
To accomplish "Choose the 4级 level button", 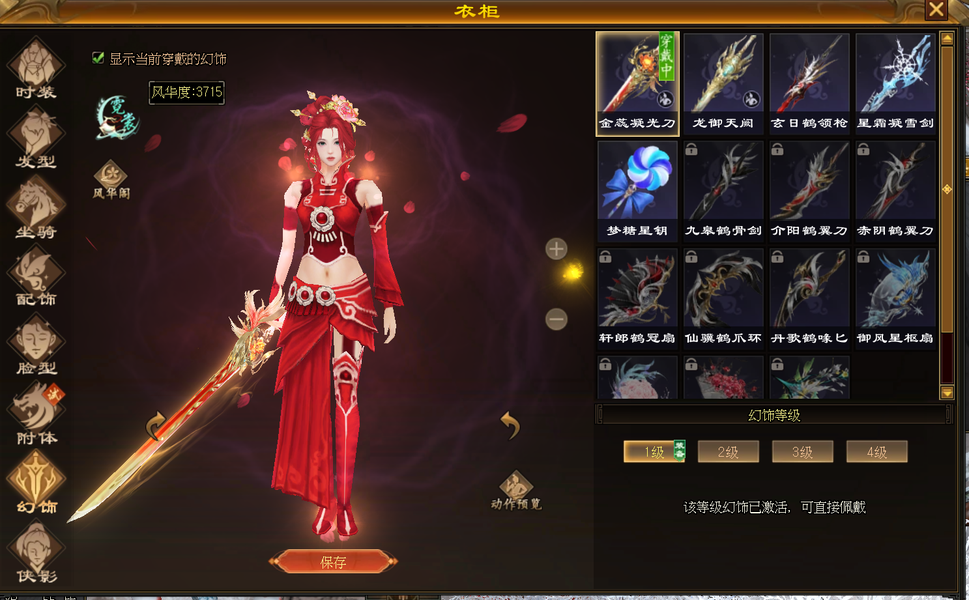I will click(876, 452).
